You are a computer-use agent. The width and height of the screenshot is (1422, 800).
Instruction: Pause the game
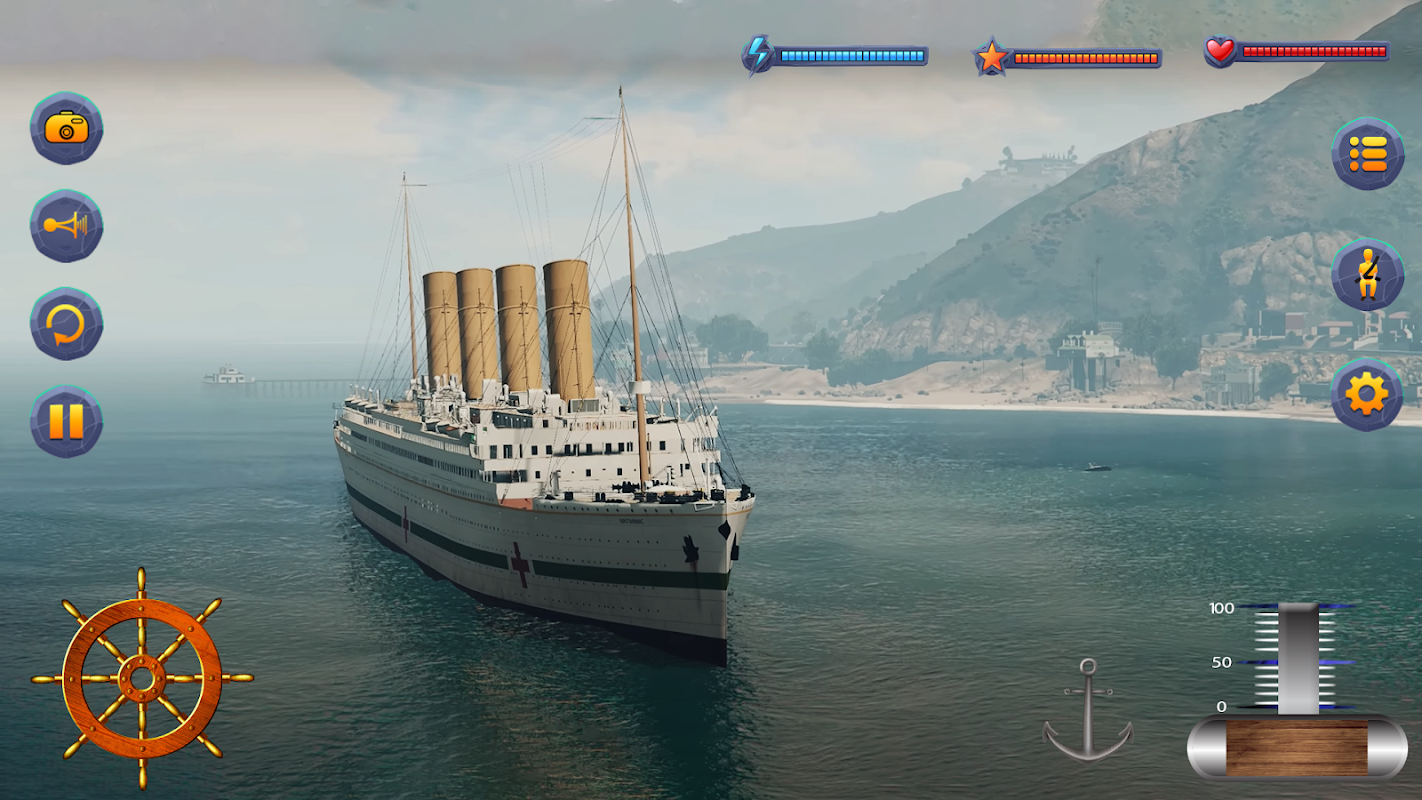(x=66, y=421)
